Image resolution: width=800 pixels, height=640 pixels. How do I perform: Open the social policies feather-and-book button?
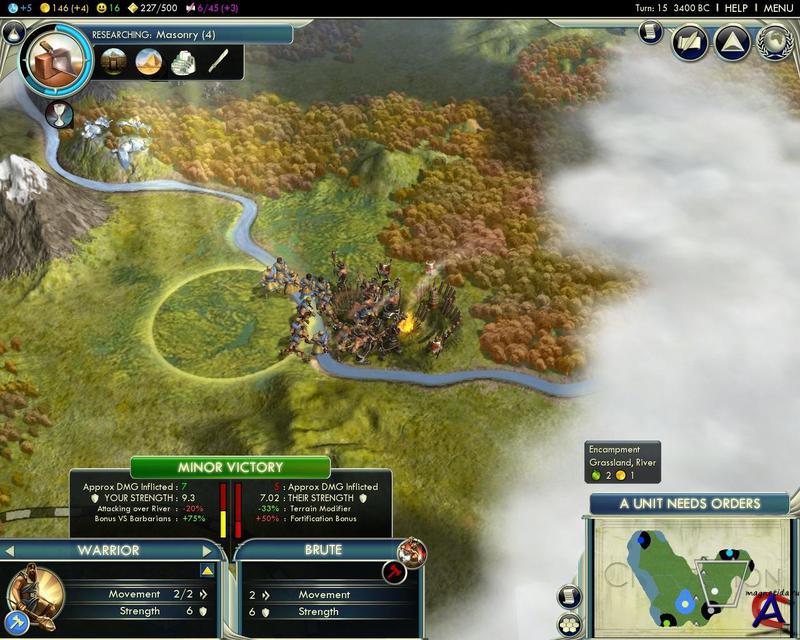pyautogui.click(x=689, y=42)
